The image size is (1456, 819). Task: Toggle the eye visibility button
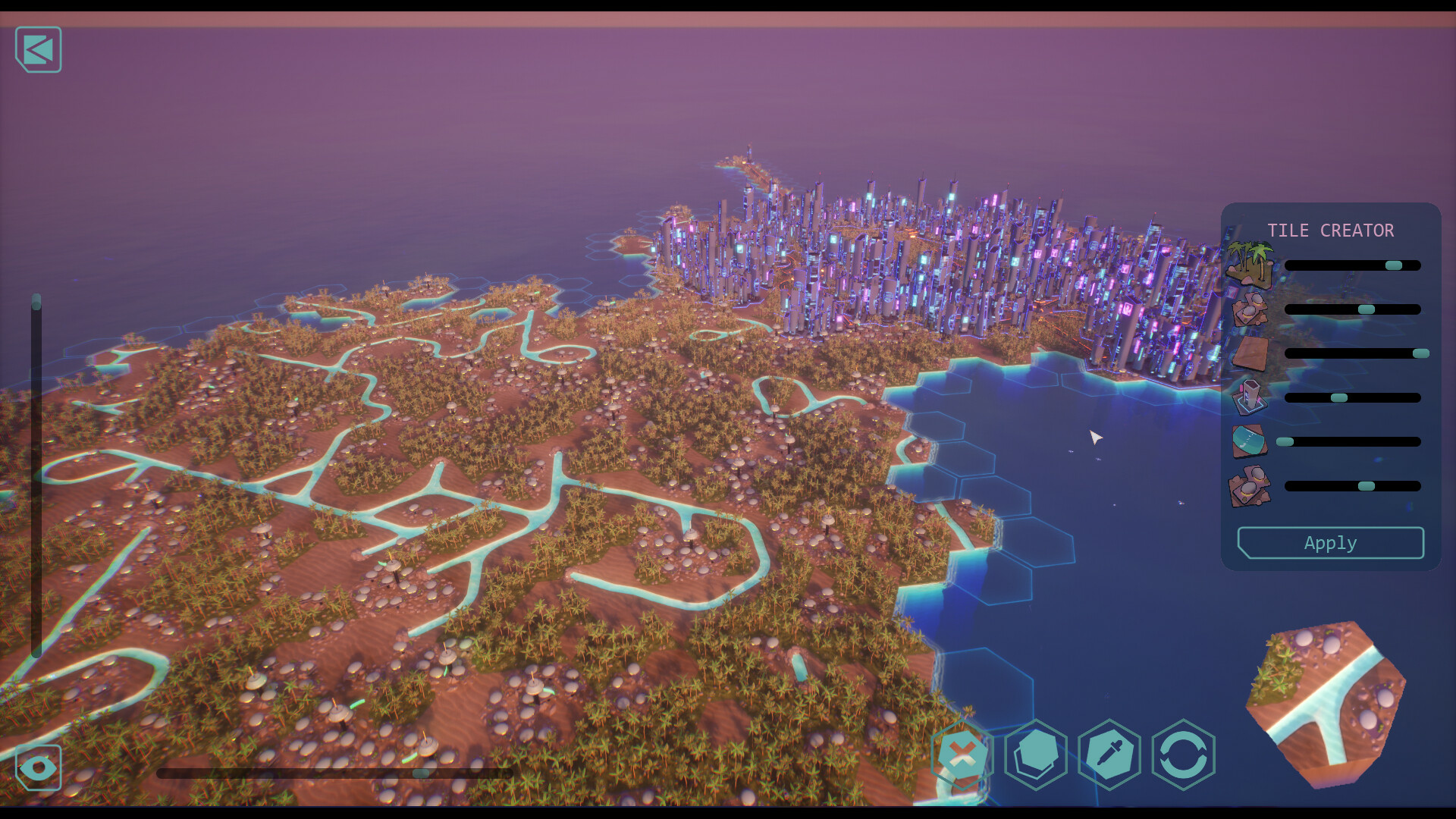coord(38,767)
